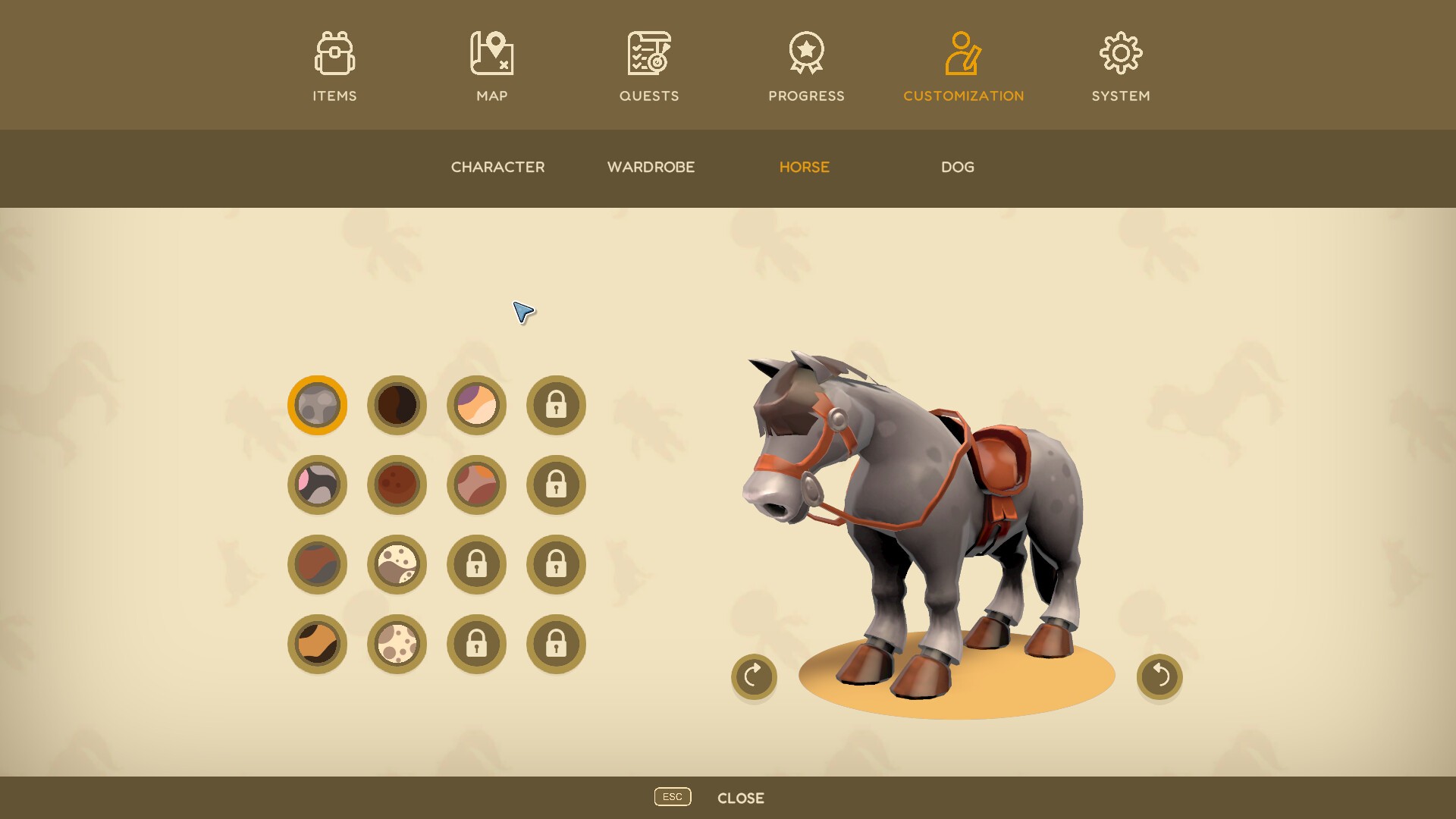The height and width of the screenshot is (819, 1456).
Task: Select the purple and peach coat swatch
Action: (x=476, y=405)
